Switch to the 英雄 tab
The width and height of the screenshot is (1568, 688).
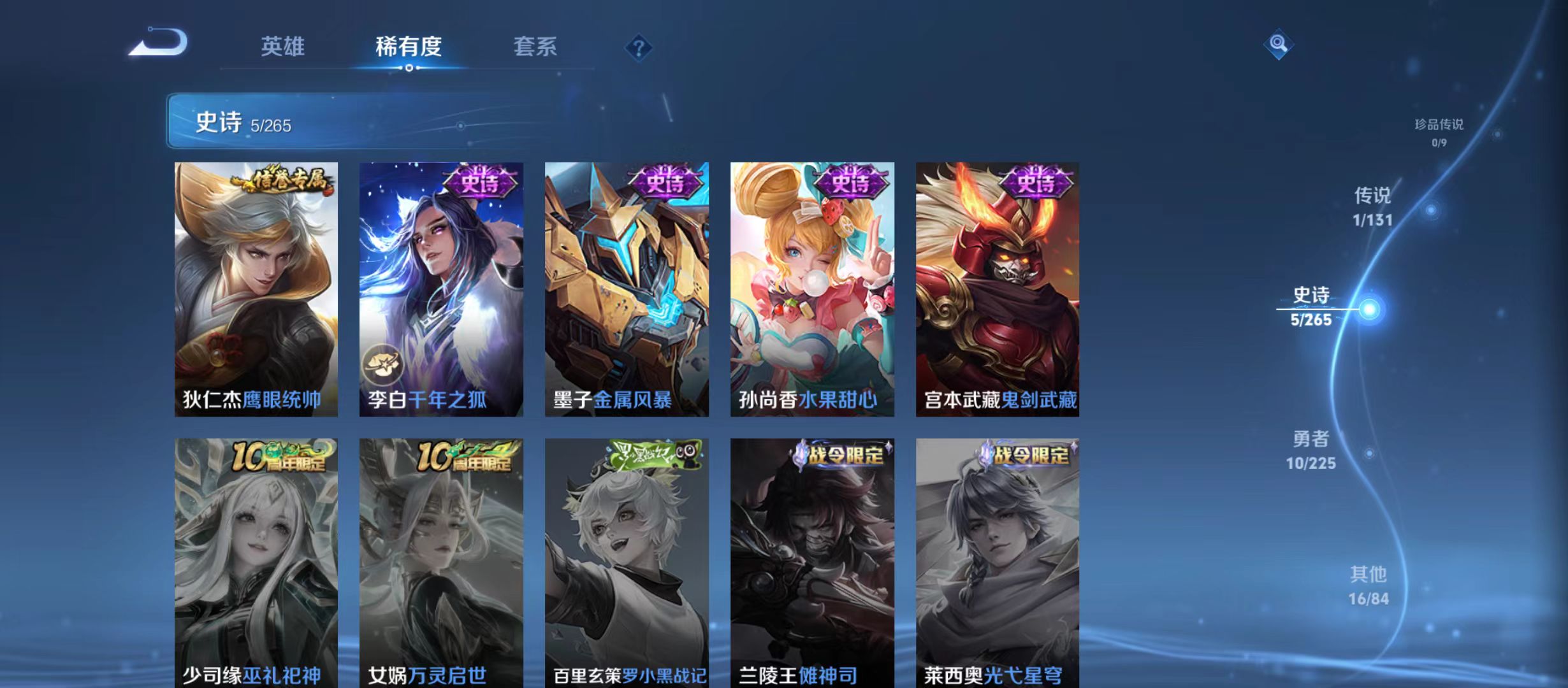click(x=283, y=46)
